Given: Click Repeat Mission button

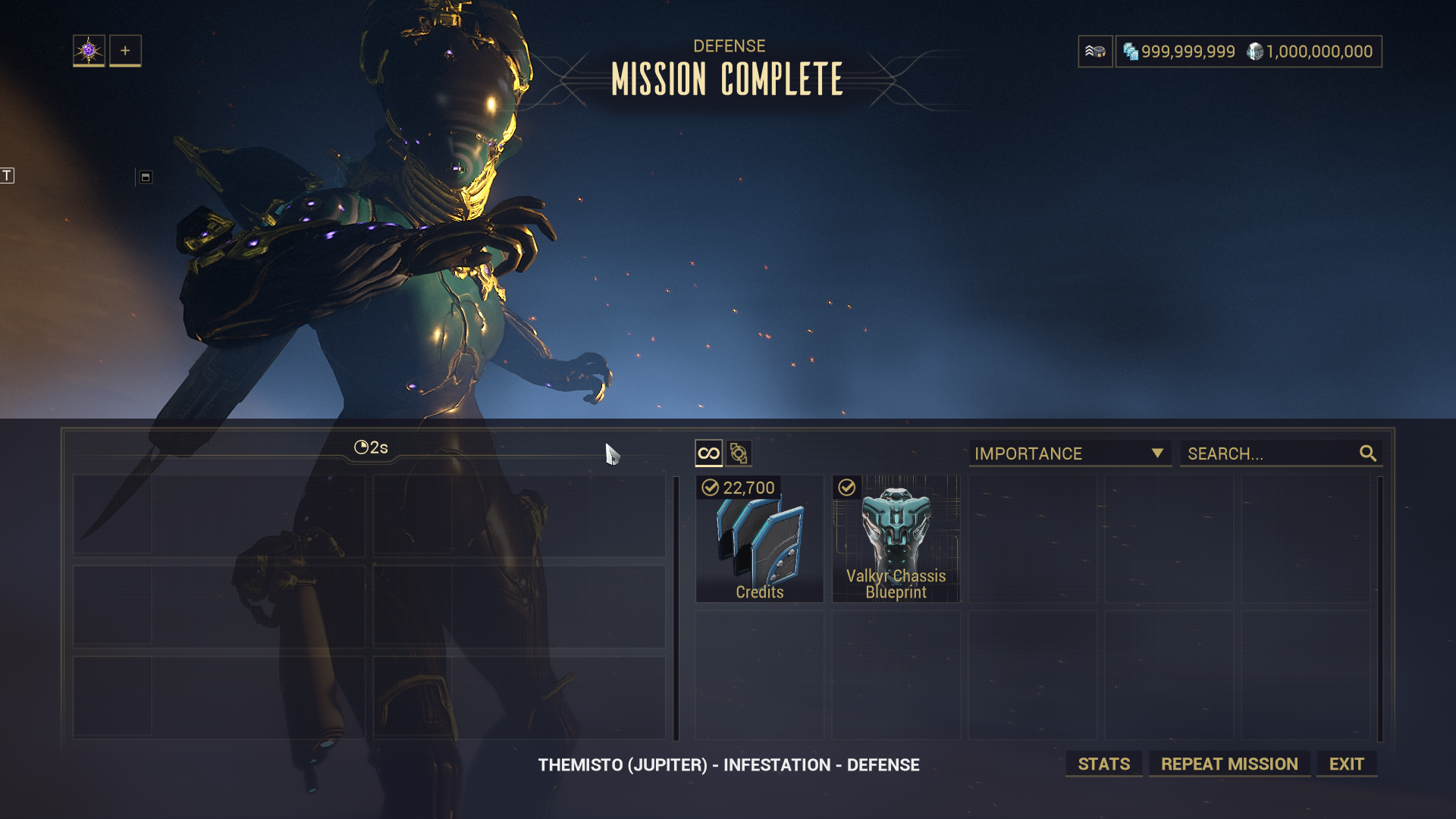Looking at the screenshot, I should 1229,764.
